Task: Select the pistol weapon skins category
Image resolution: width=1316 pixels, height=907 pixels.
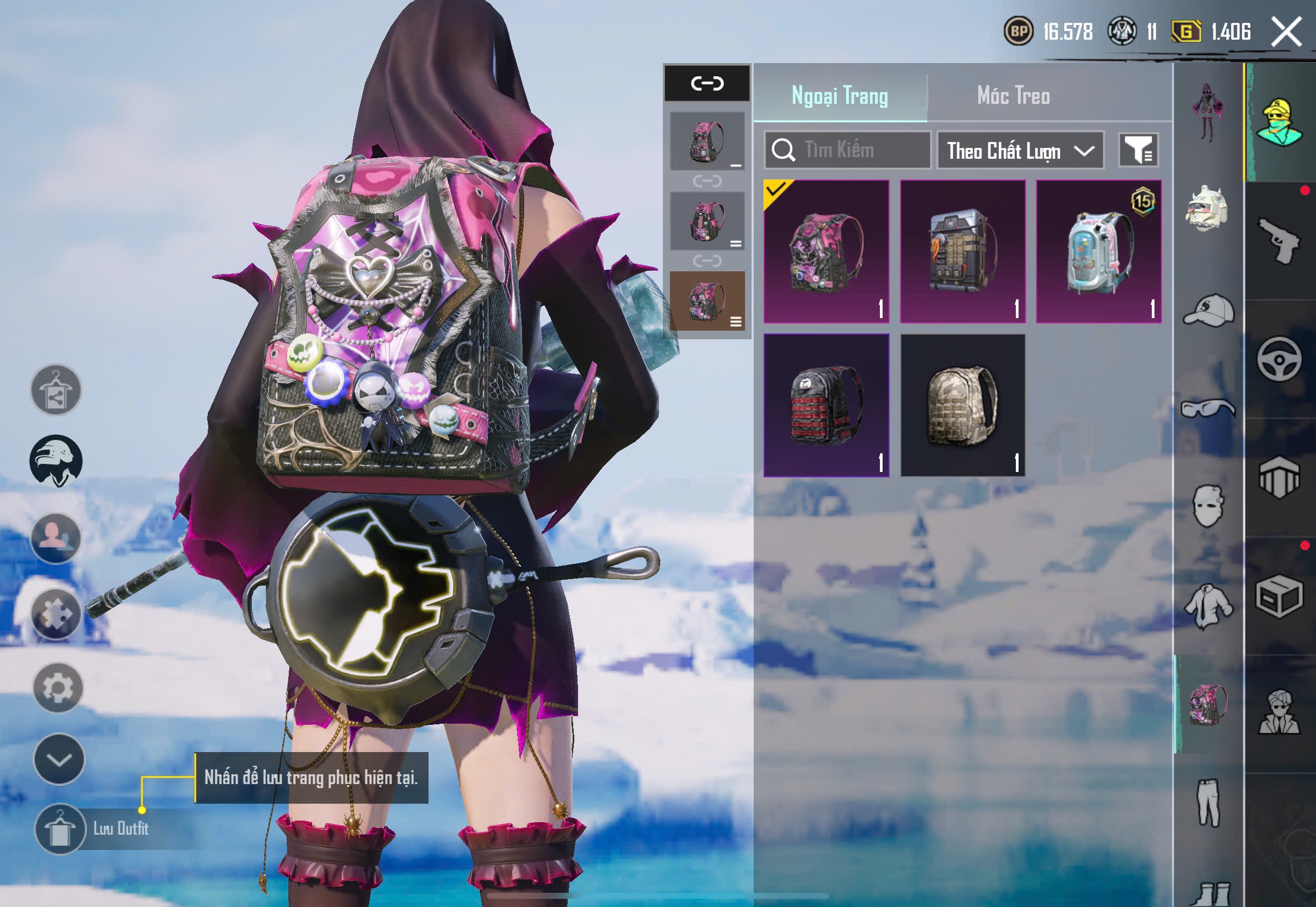Action: [1279, 241]
